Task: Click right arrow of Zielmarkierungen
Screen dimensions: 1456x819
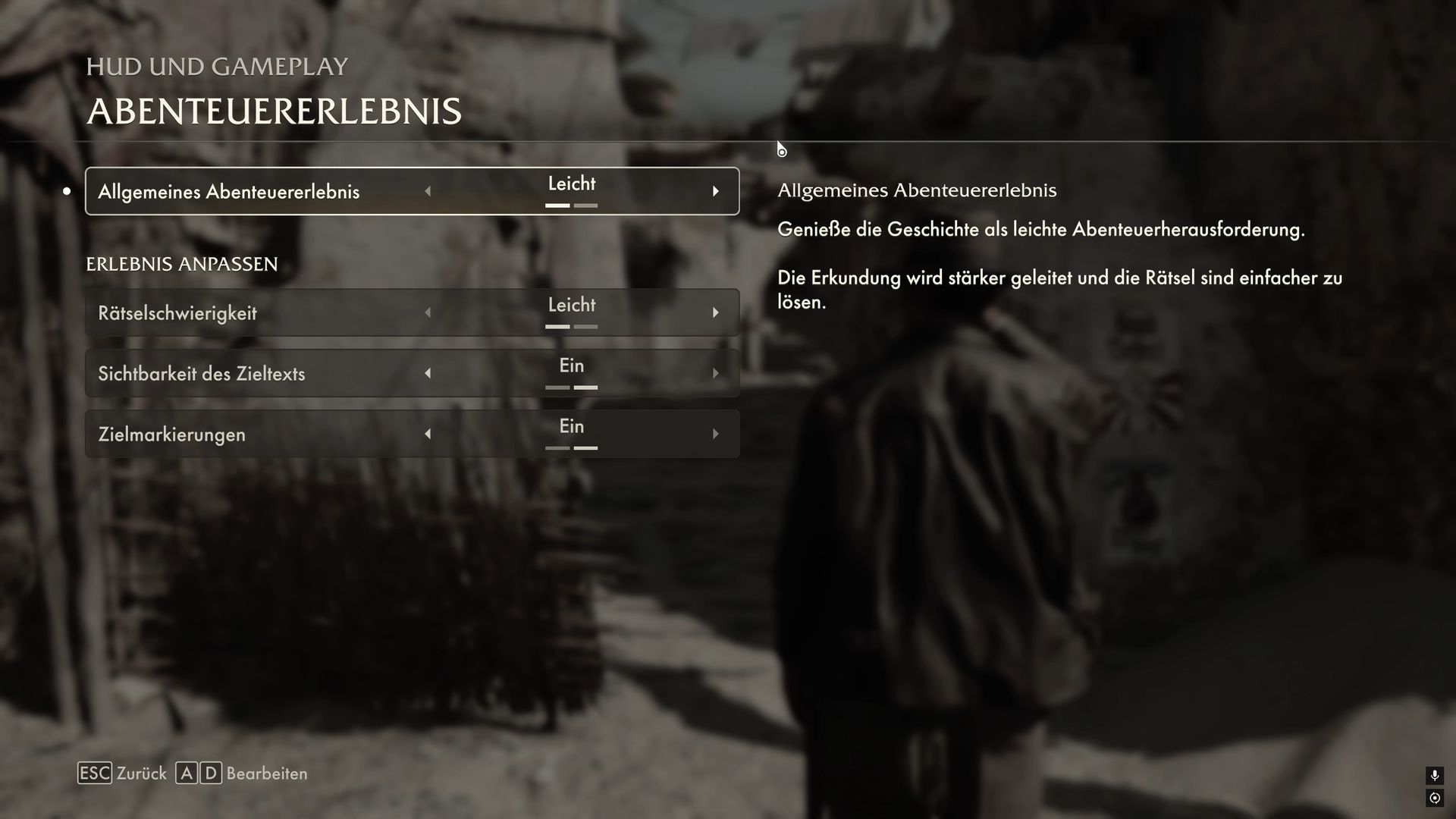Action: tap(715, 434)
